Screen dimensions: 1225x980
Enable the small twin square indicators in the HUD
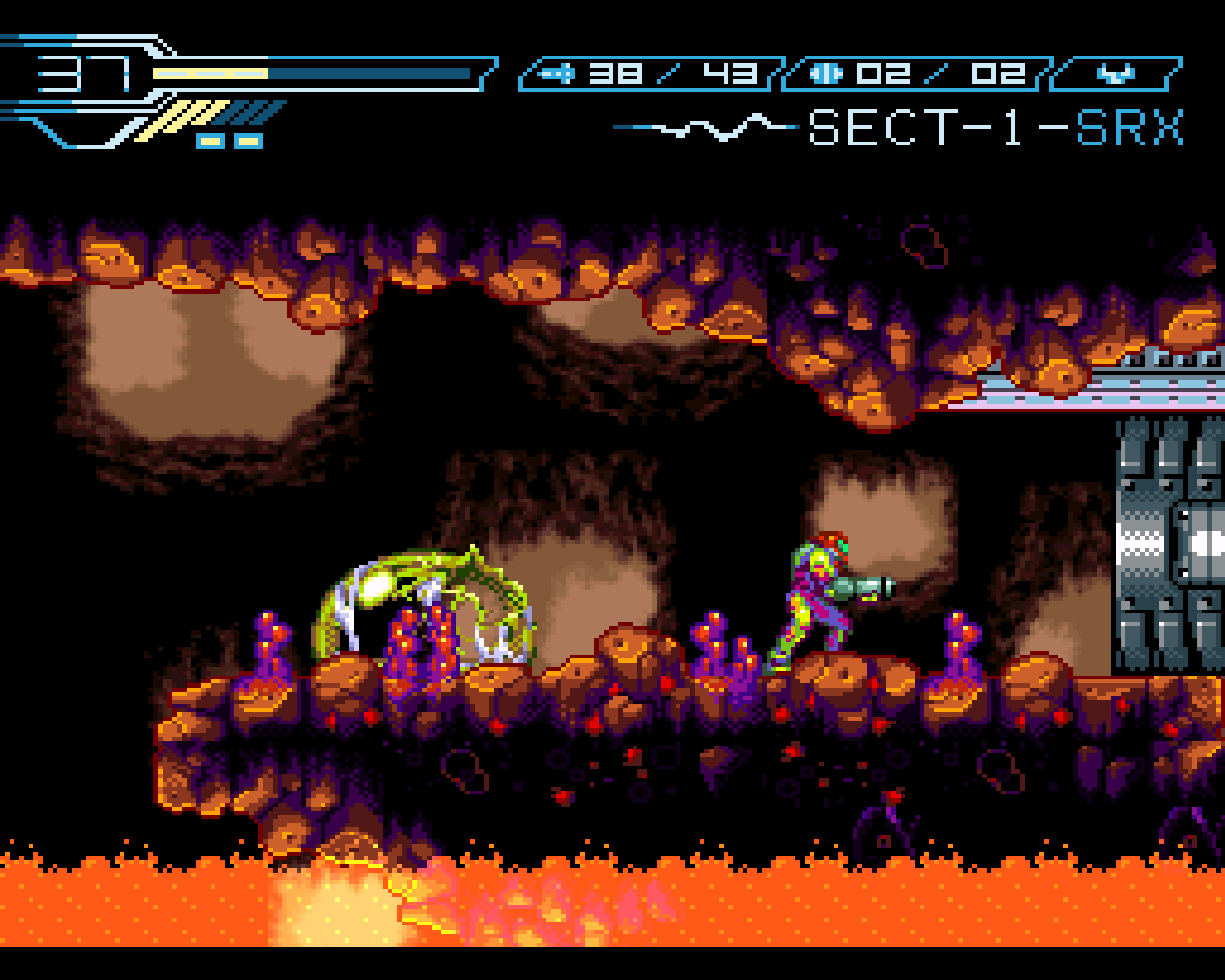pos(228,142)
